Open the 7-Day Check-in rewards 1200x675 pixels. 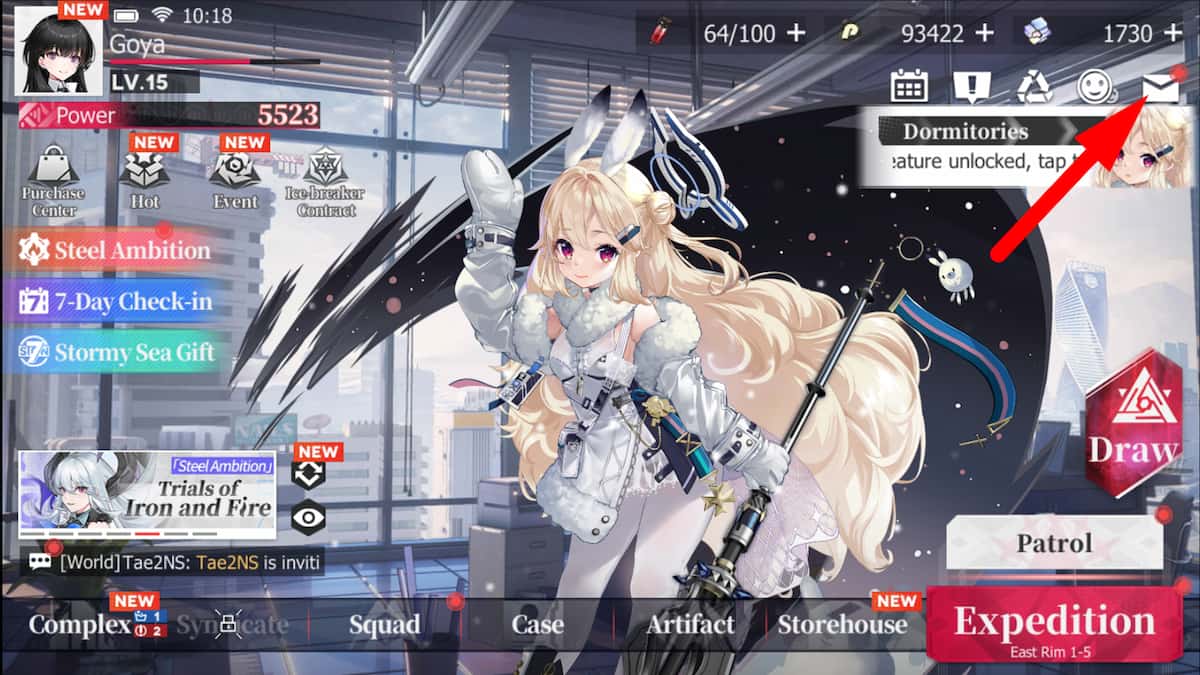click(x=118, y=301)
